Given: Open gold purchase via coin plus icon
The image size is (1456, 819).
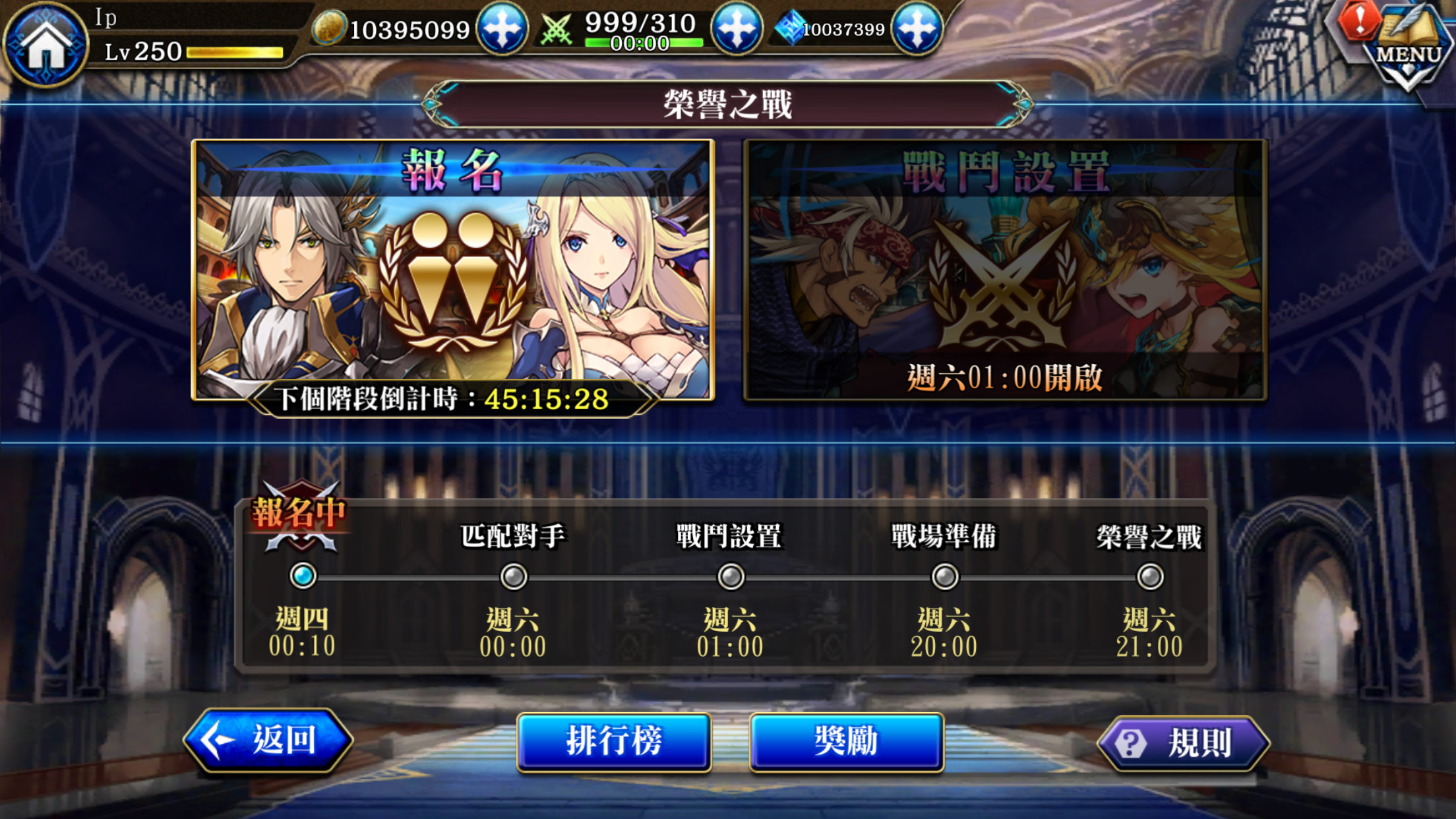Looking at the screenshot, I should coord(502,29).
